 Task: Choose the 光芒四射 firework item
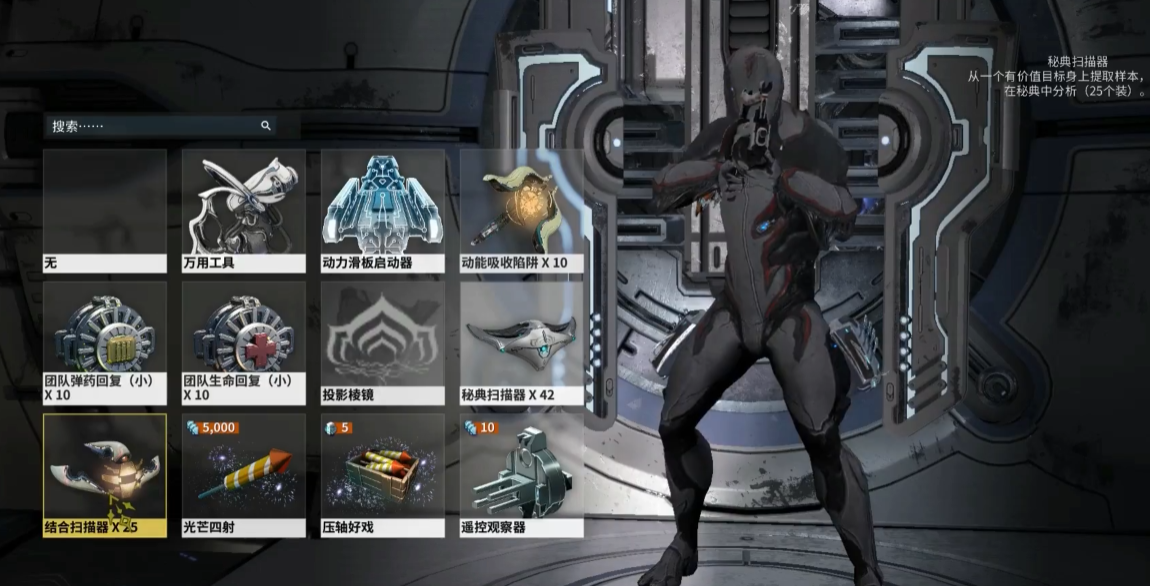pyautogui.click(x=244, y=475)
